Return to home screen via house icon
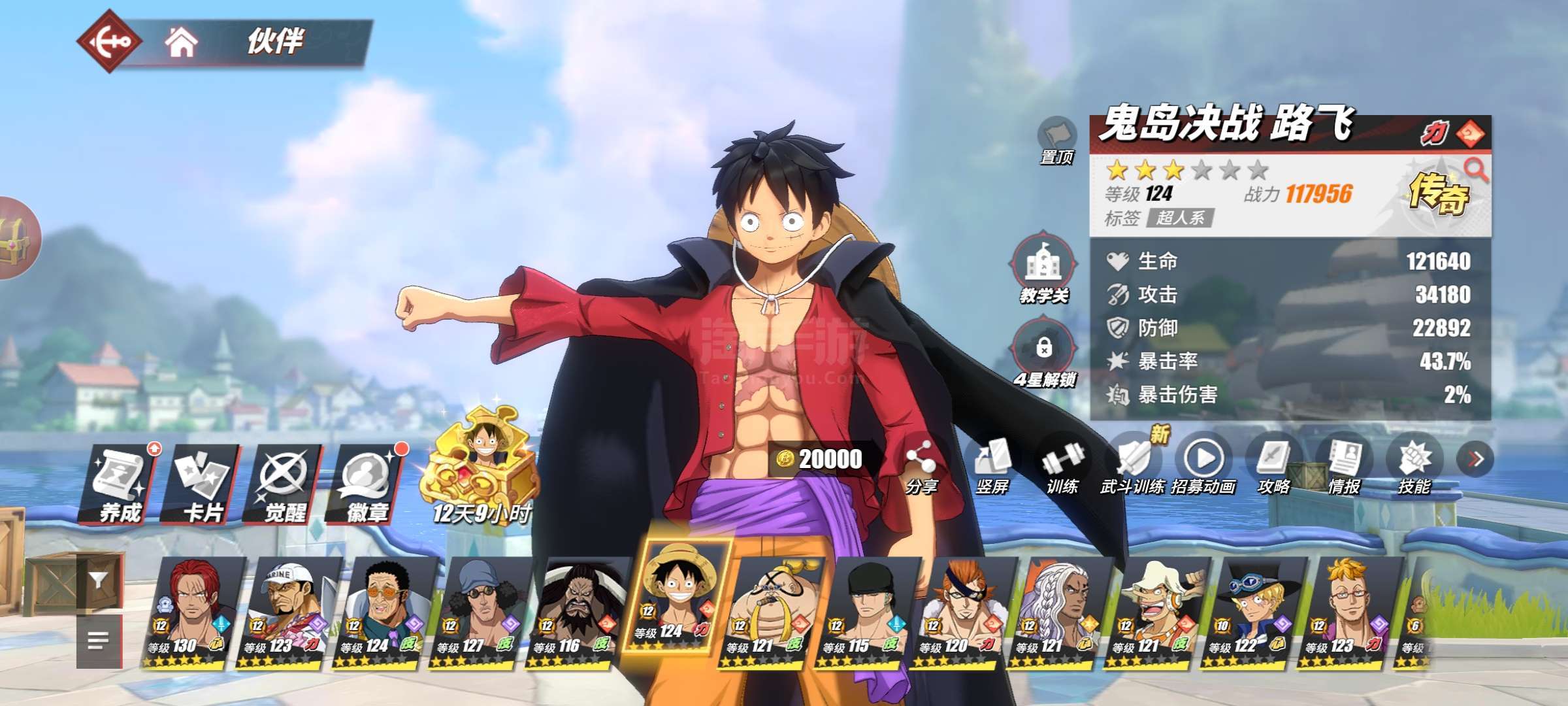The width and height of the screenshot is (1568, 706). (x=181, y=43)
